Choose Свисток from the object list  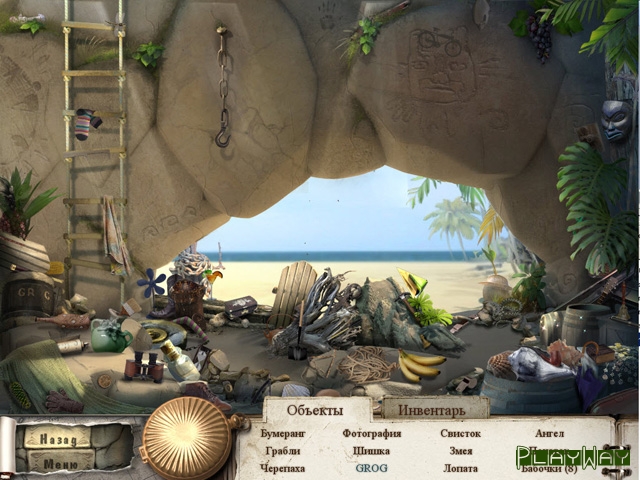click(x=460, y=434)
